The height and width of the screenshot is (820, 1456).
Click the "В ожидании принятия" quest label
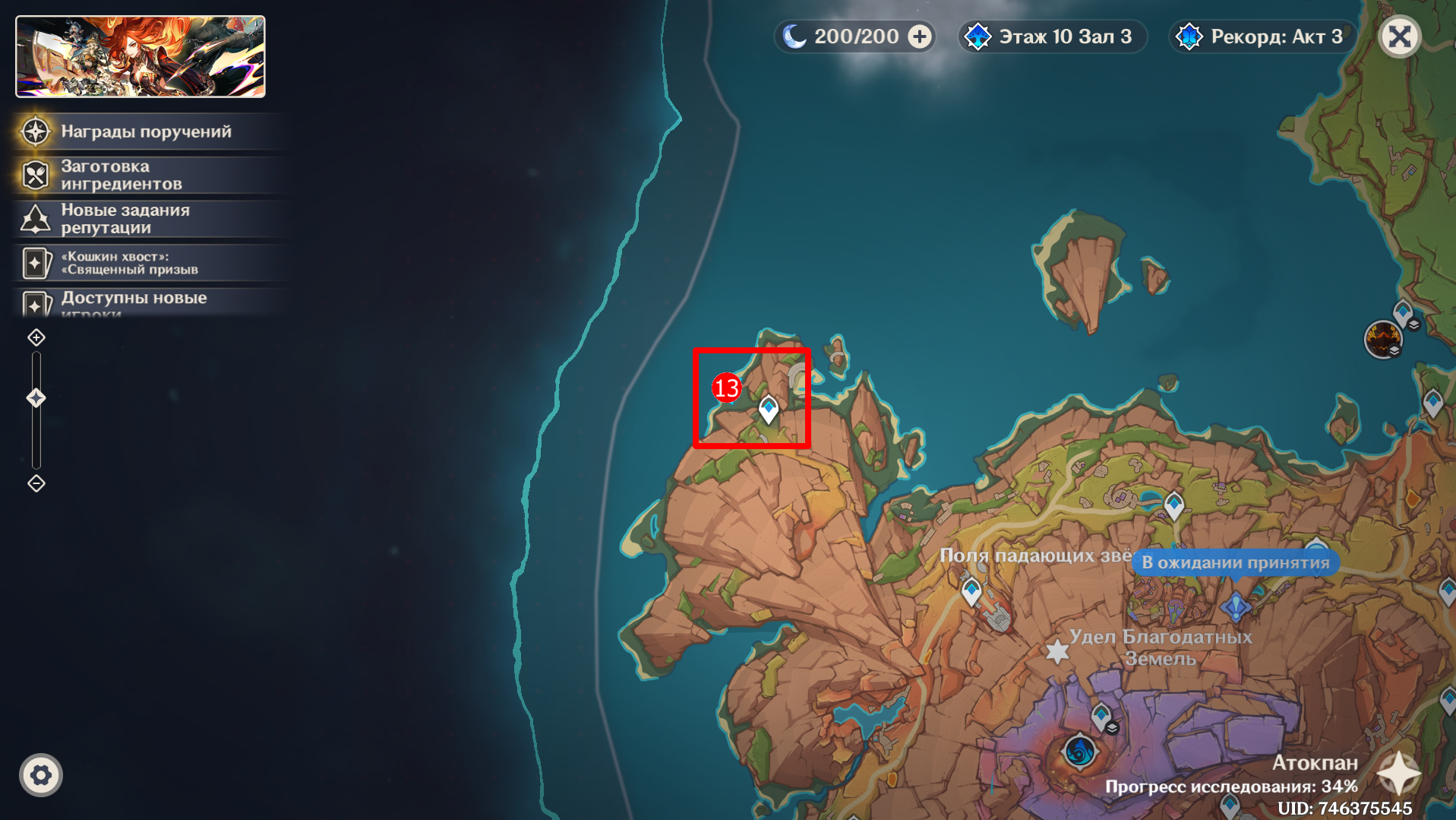click(1235, 562)
